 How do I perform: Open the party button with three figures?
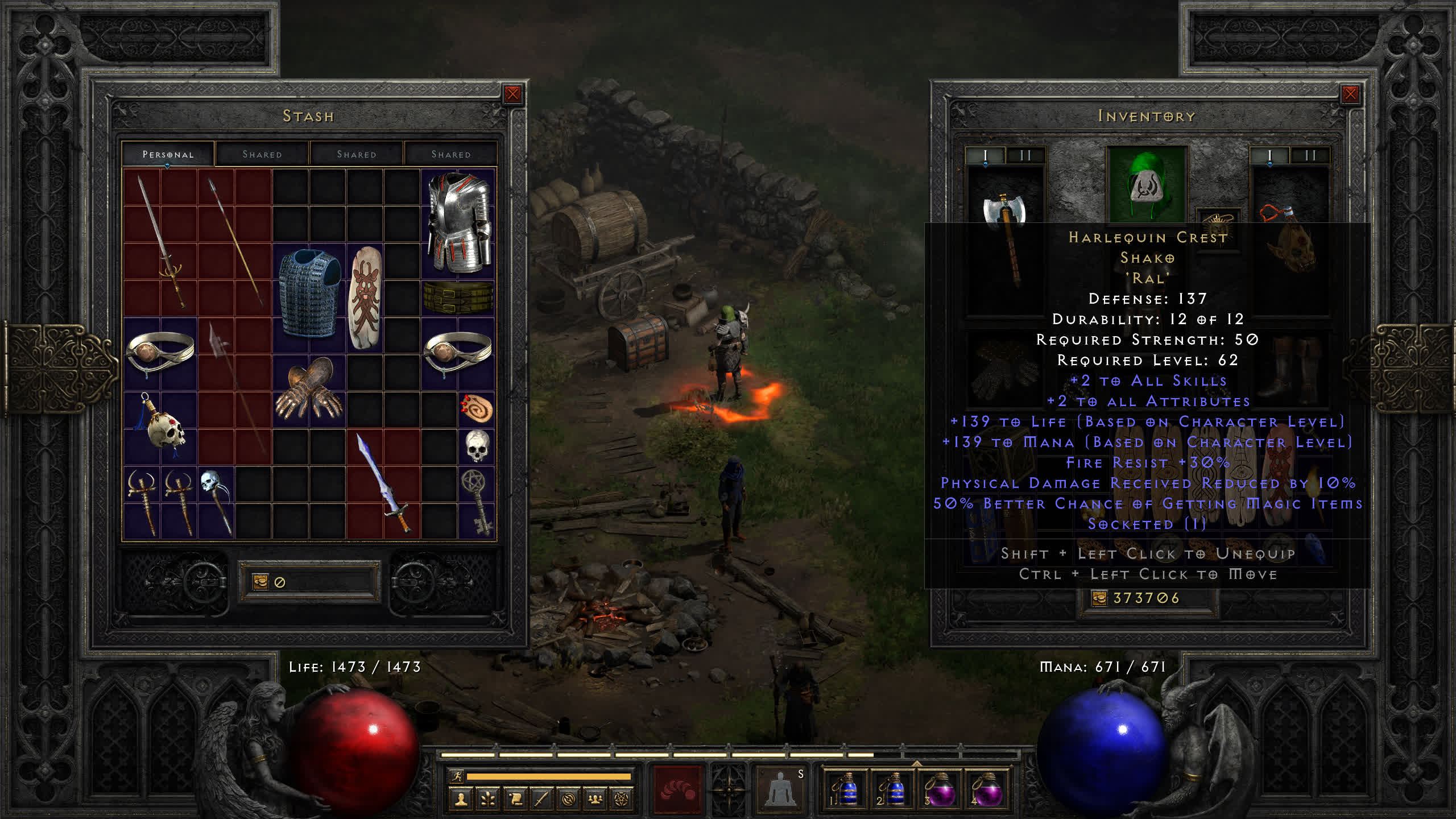tap(595, 800)
